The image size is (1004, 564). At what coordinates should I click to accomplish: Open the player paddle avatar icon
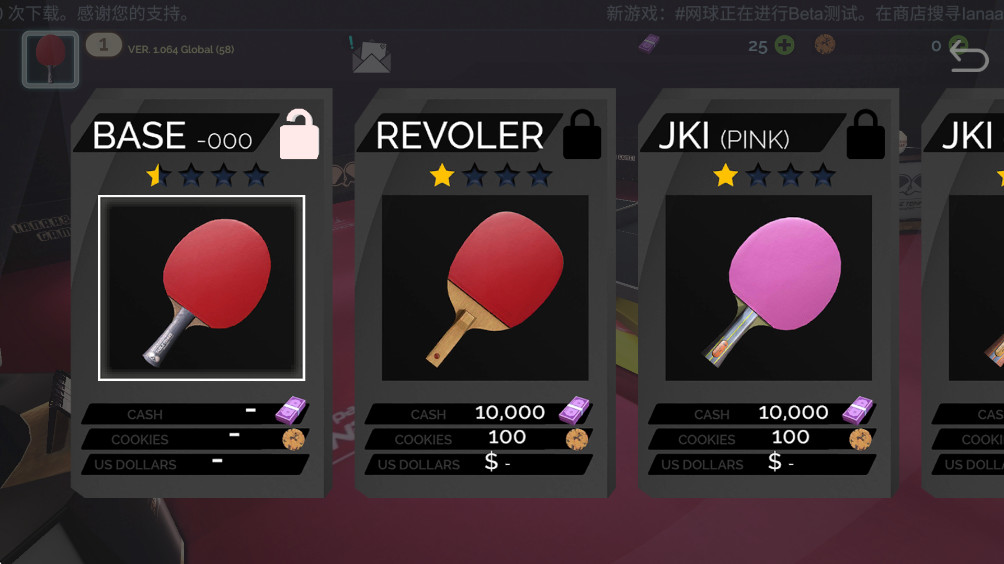click(50, 59)
